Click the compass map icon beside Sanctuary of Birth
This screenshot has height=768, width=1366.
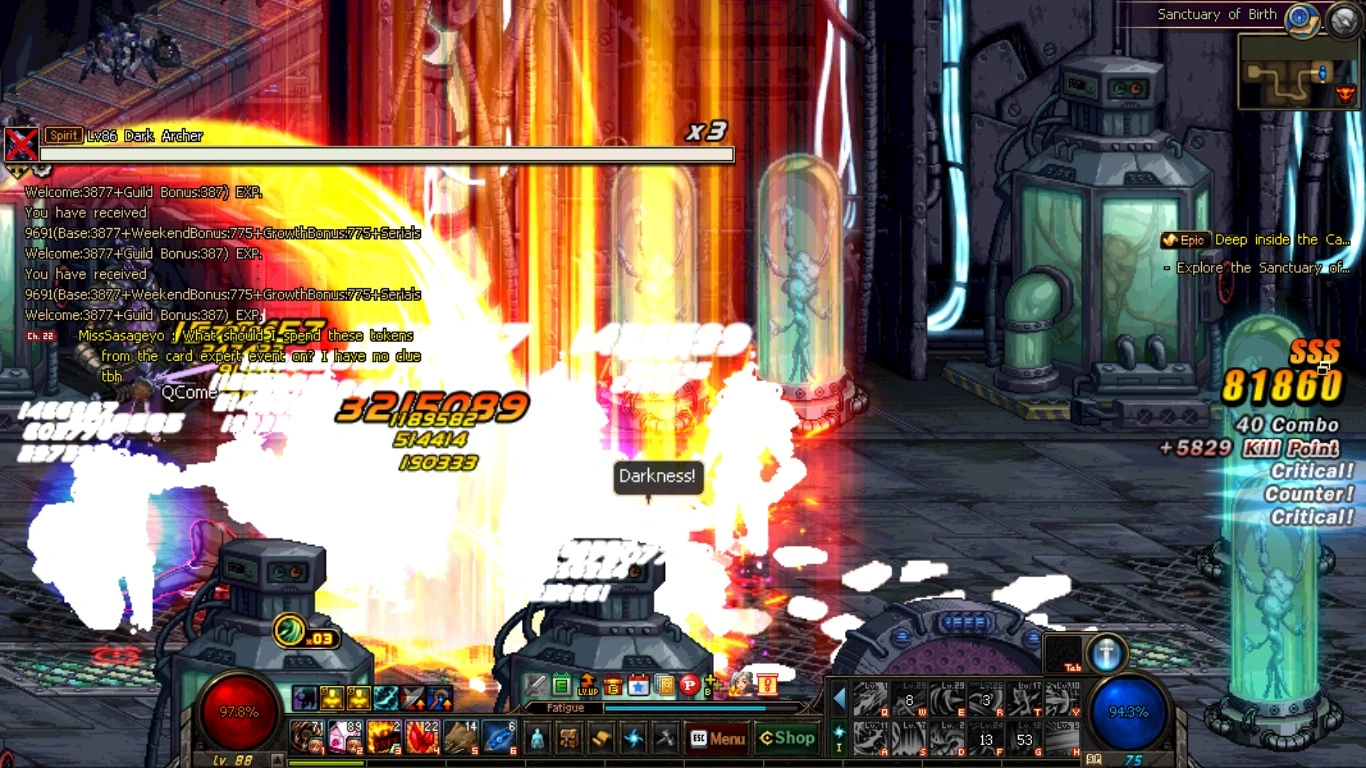(1301, 17)
